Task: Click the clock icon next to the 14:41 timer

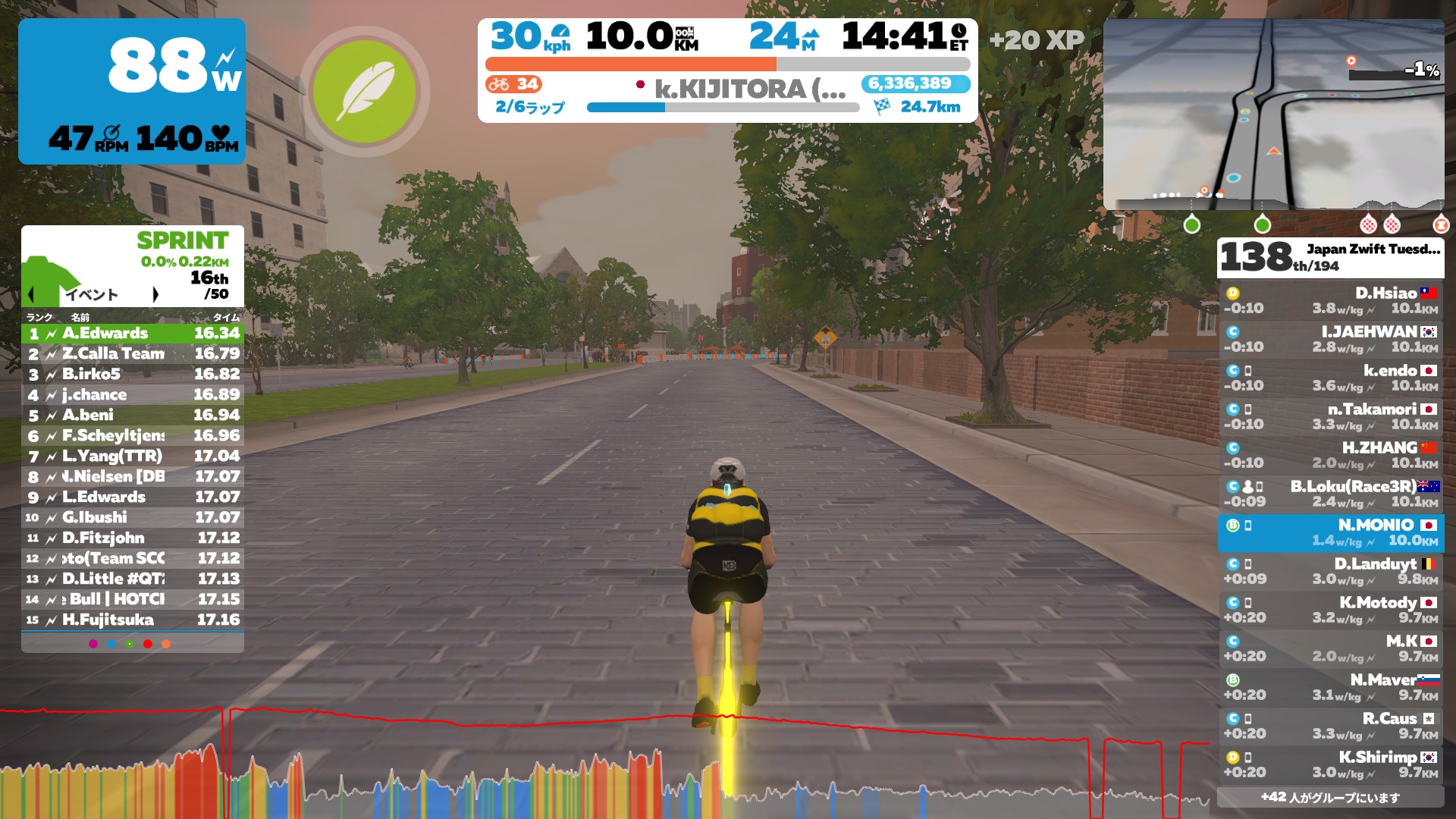Action: 959,32
